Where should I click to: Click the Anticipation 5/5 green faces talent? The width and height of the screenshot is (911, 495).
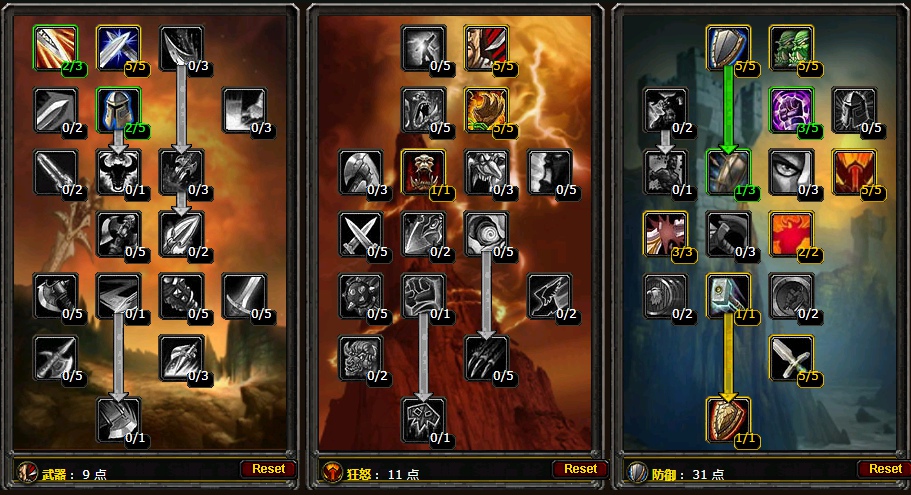click(x=791, y=47)
